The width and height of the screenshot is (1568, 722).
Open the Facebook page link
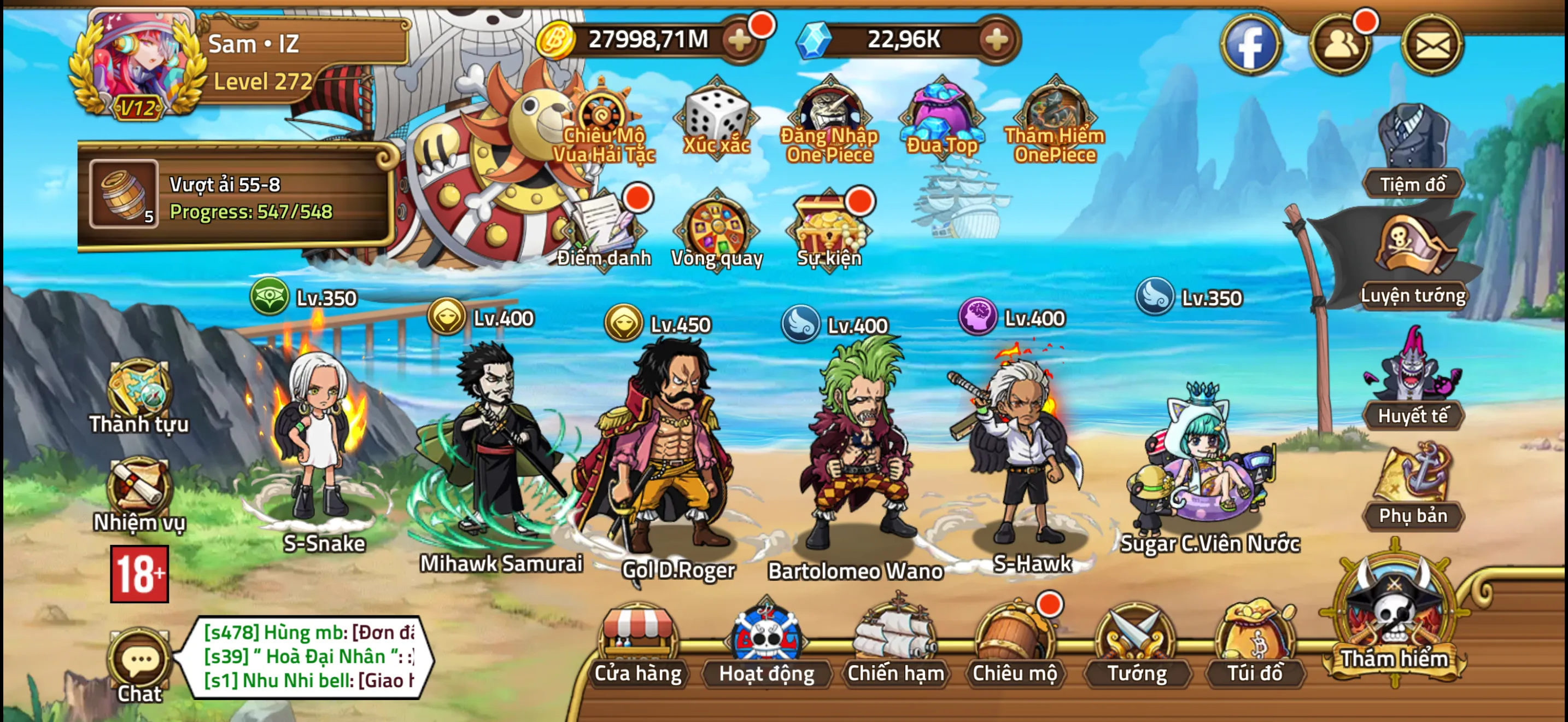pyautogui.click(x=1250, y=45)
